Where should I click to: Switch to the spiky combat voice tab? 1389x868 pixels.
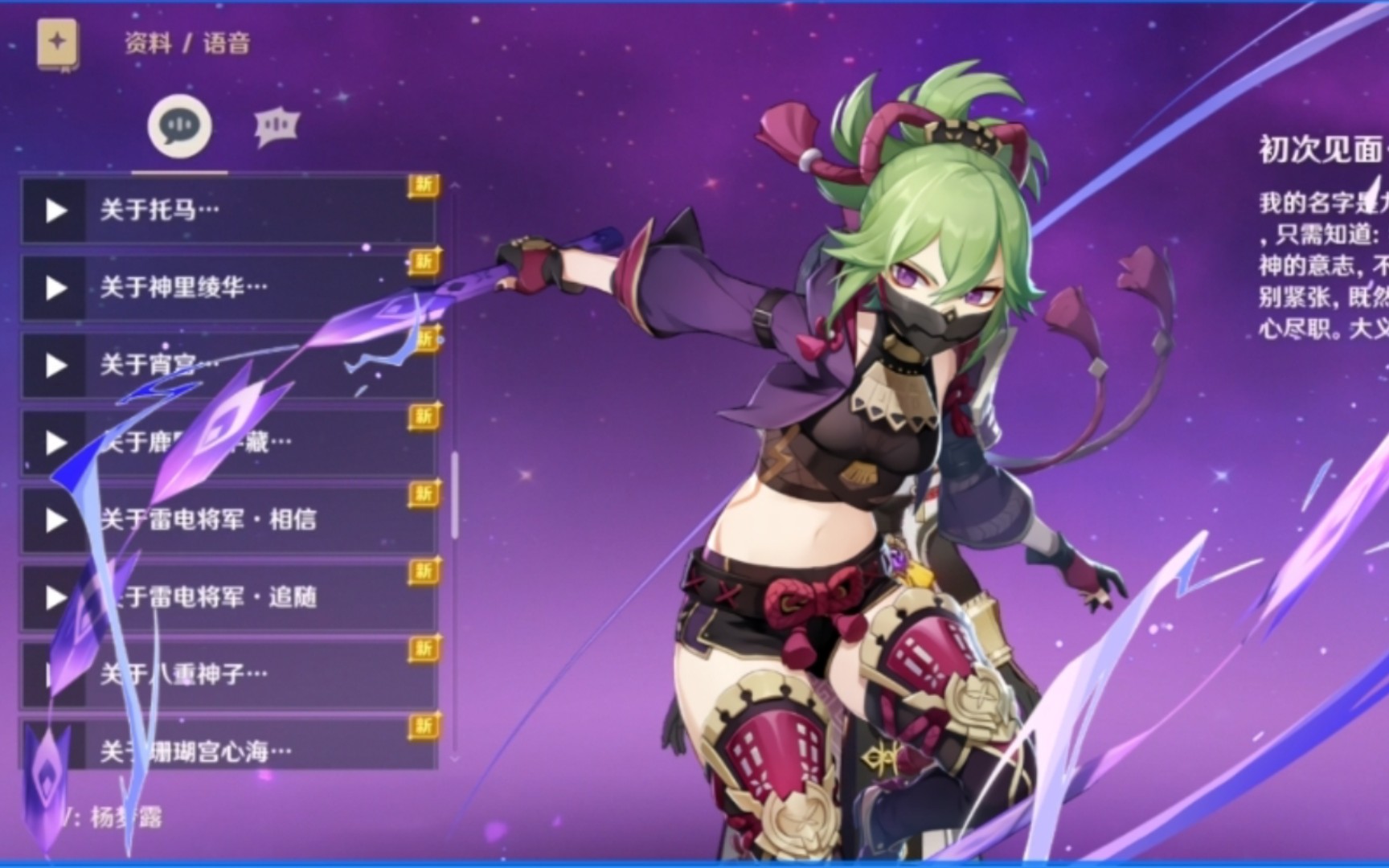277,126
